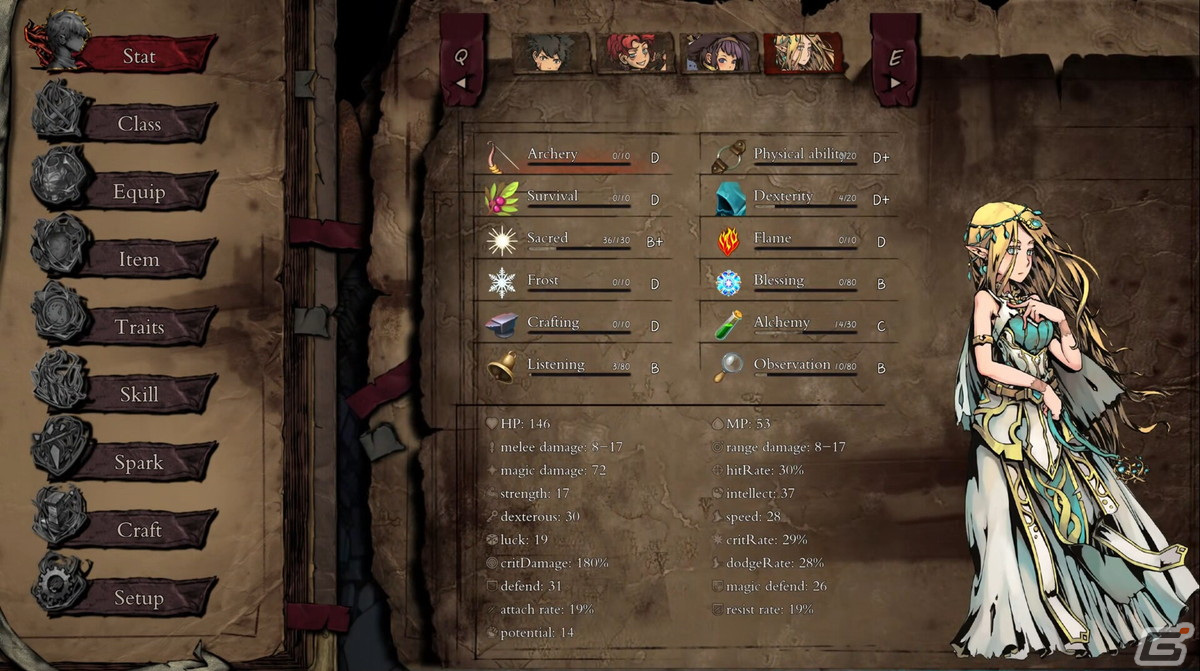1200x671 pixels.
Task: Switch to the red-haired character portrait
Action: (635, 53)
